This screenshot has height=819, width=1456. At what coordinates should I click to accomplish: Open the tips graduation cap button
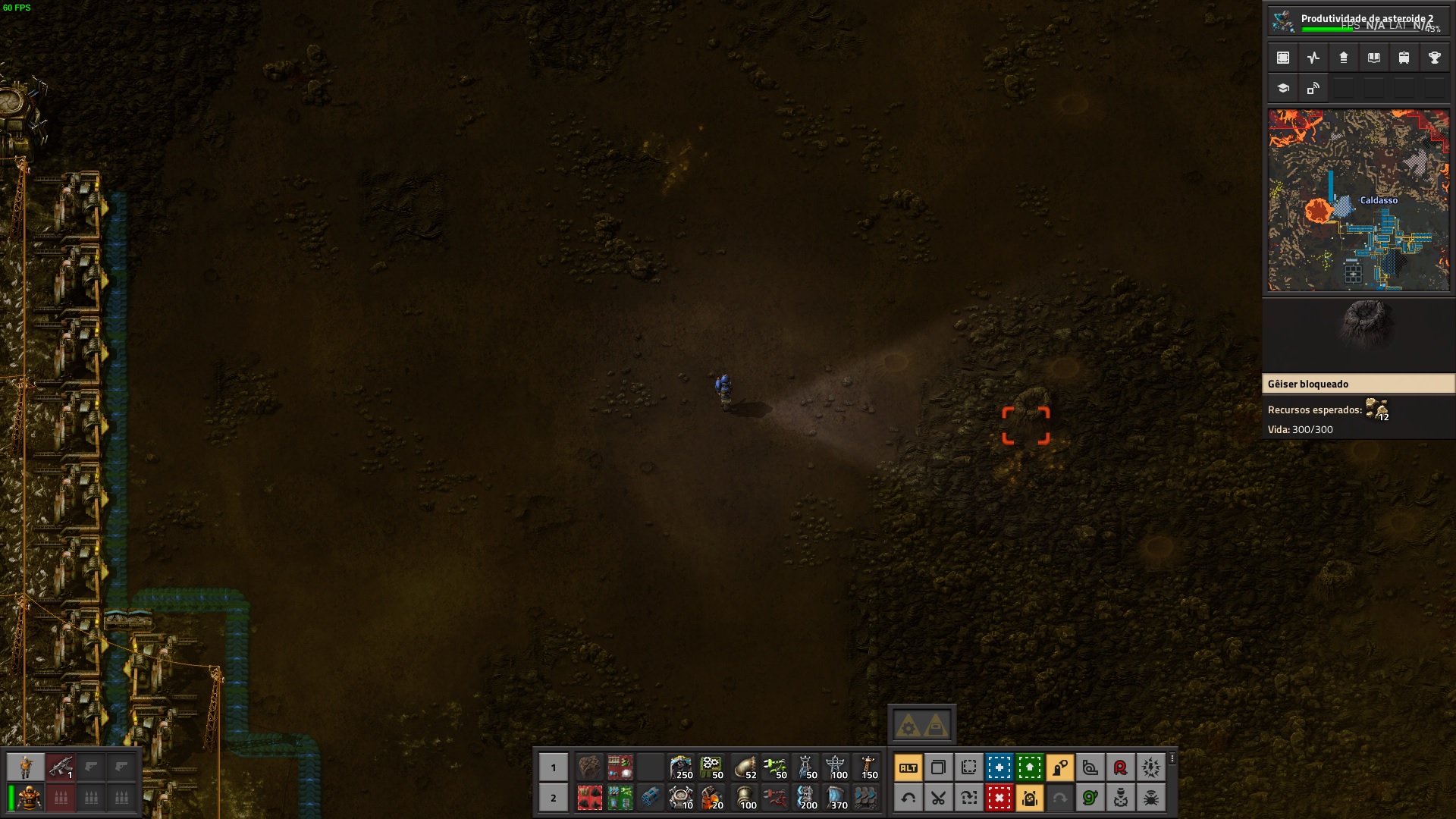click(x=1283, y=88)
